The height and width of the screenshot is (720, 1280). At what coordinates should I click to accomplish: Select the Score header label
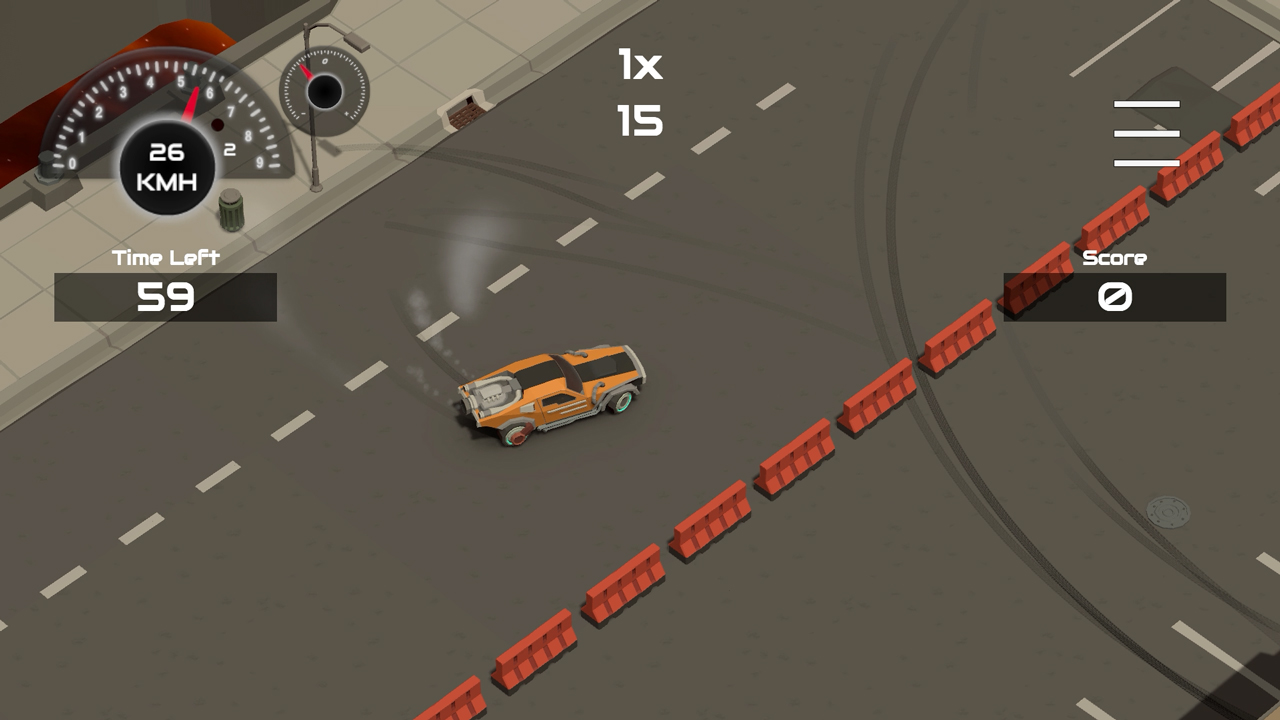click(x=1116, y=258)
